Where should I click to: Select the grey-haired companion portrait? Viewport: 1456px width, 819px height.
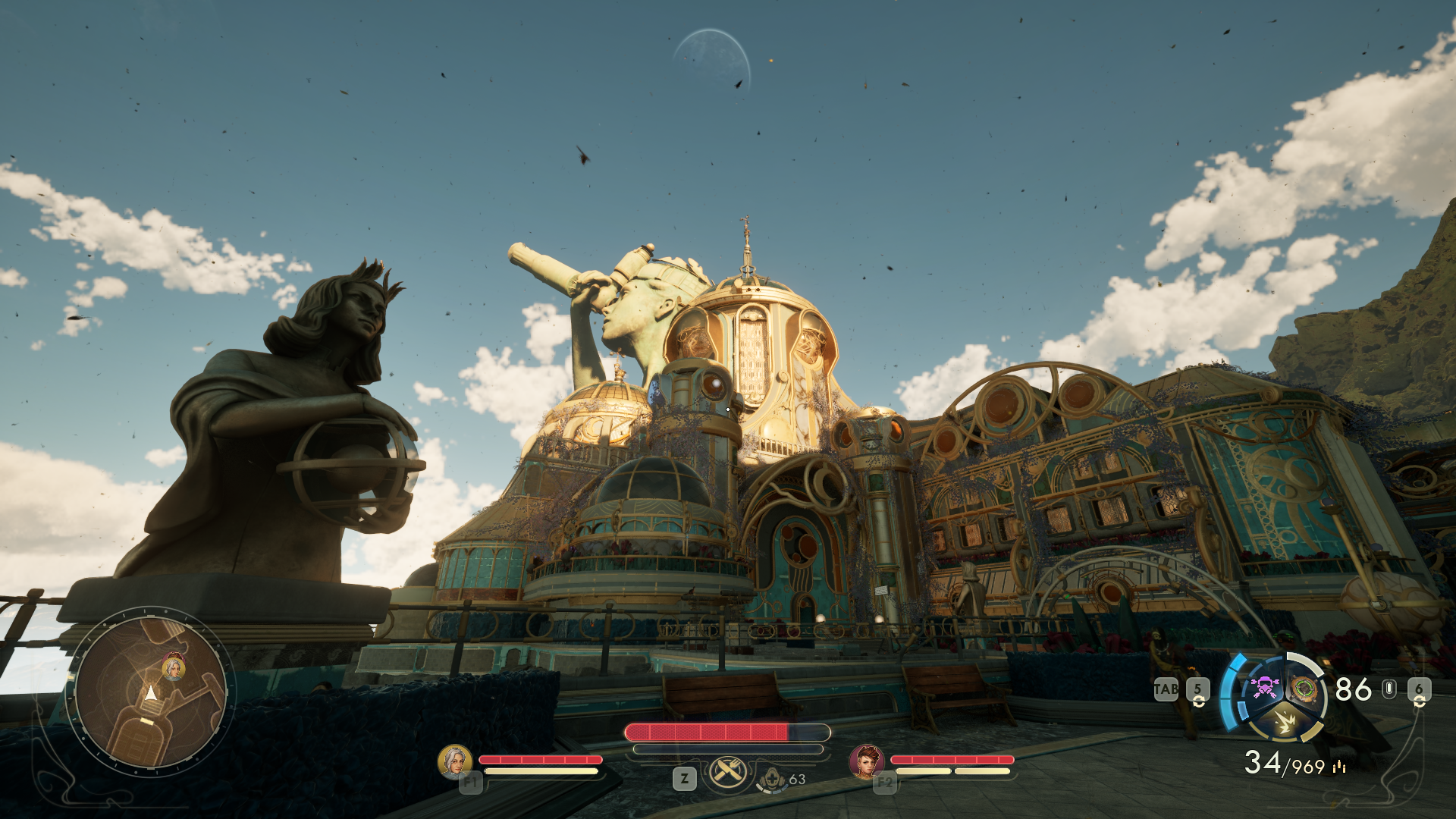(x=454, y=761)
